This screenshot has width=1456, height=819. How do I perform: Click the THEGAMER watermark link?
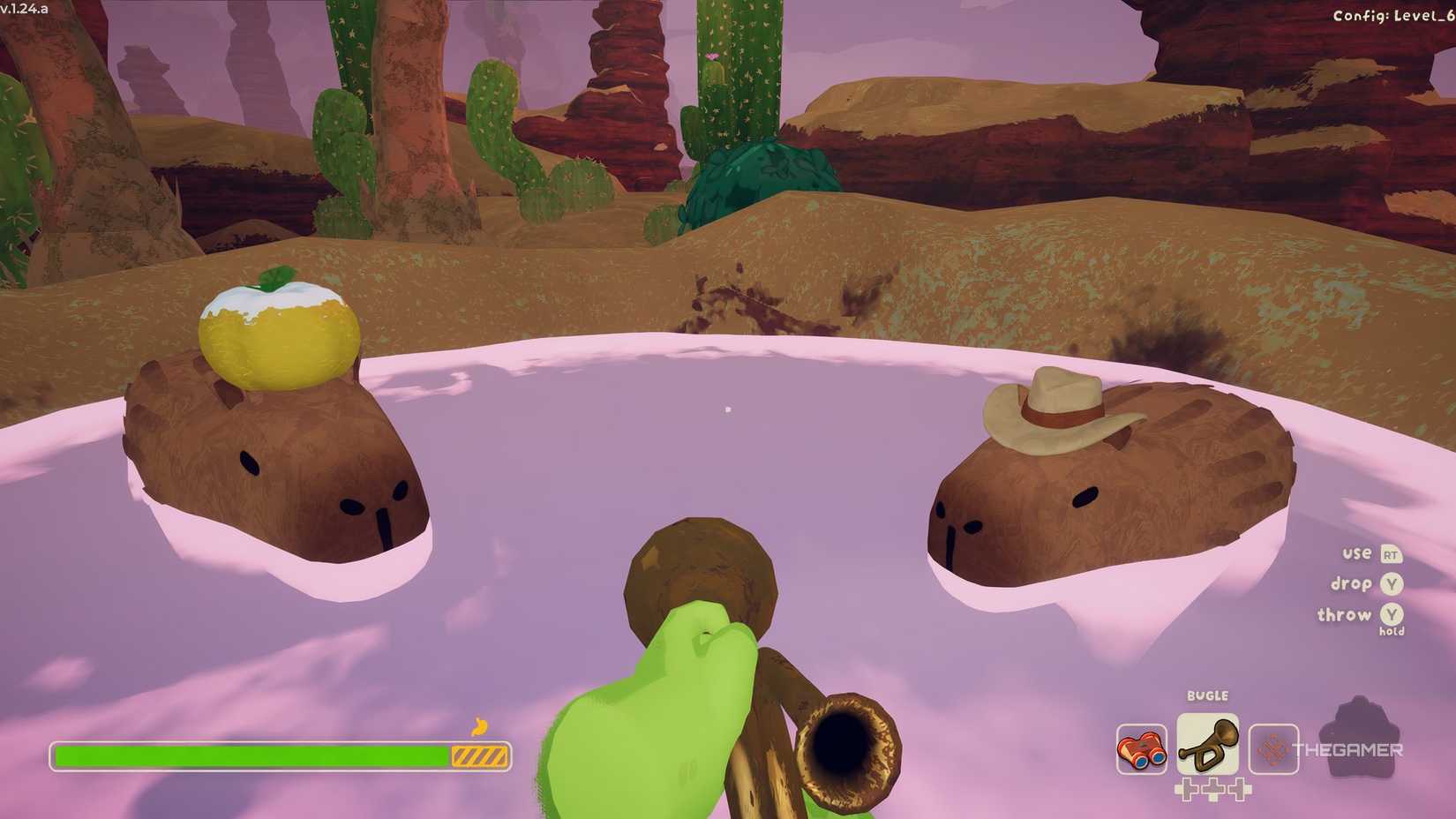[1347, 751]
